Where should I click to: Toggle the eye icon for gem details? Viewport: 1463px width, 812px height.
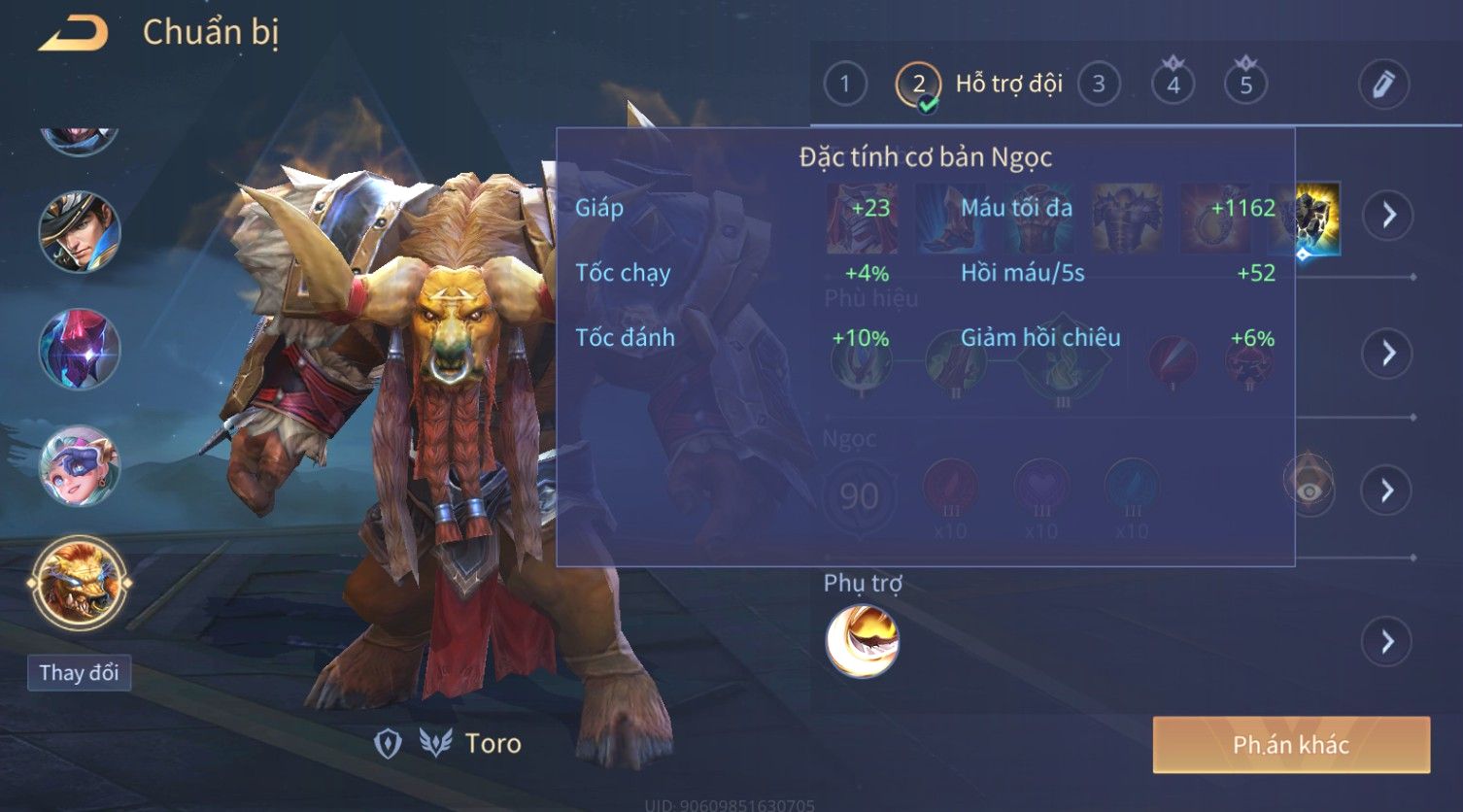(1310, 490)
